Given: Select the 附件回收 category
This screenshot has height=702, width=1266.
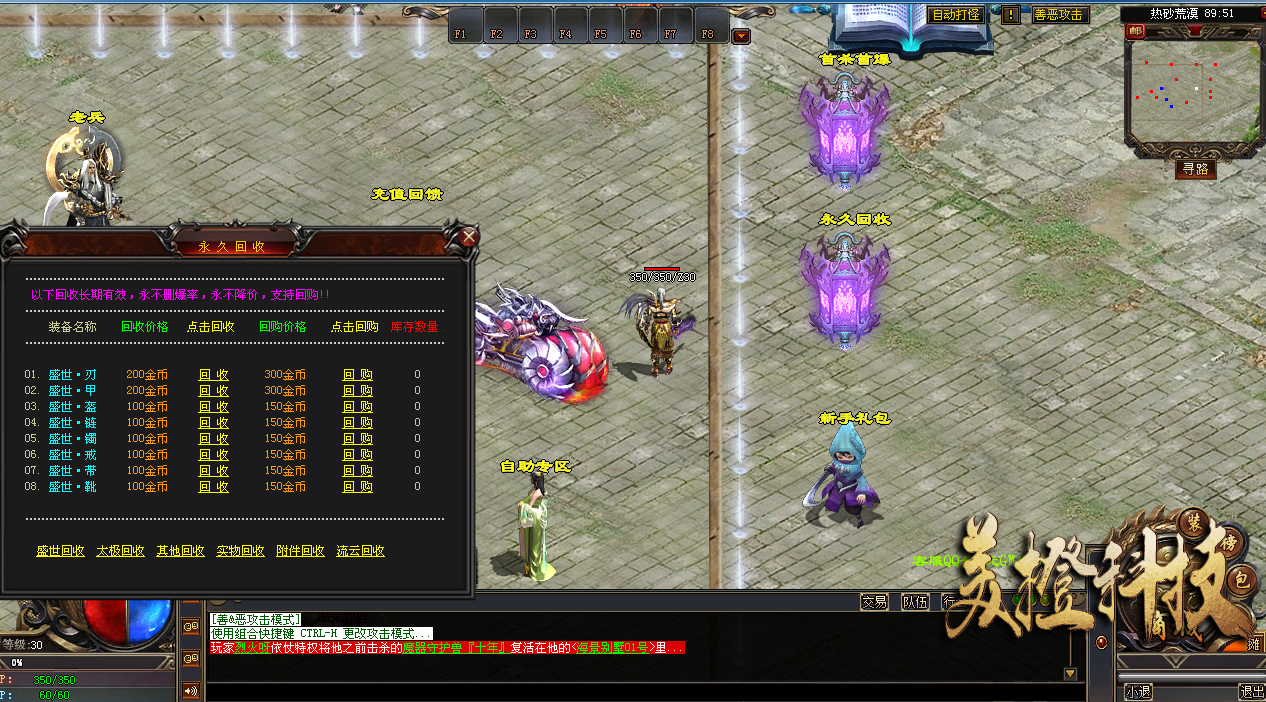Looking at the screenshot, I should 300,551.
